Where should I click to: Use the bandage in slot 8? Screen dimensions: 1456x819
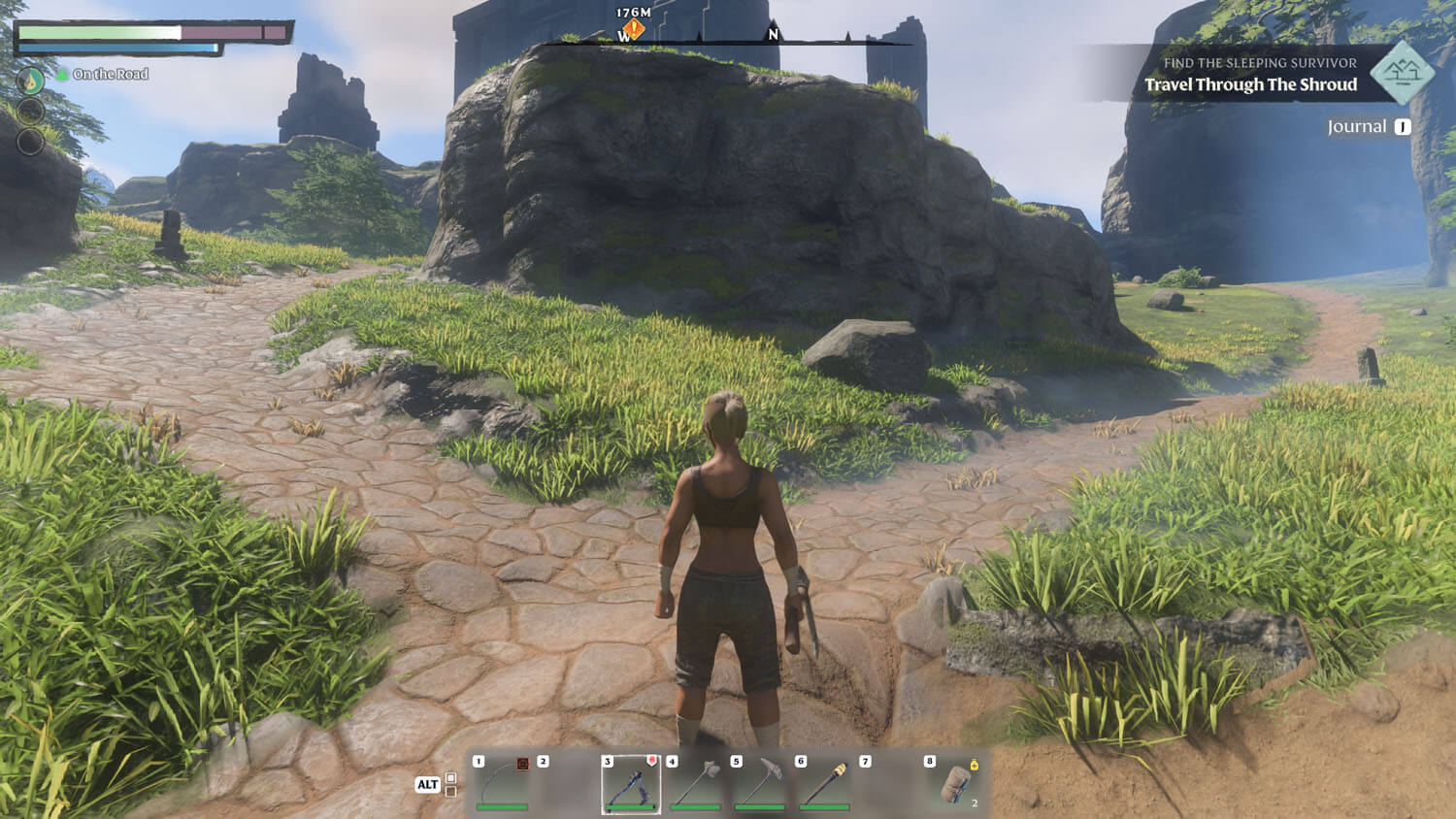click(953, 783)
